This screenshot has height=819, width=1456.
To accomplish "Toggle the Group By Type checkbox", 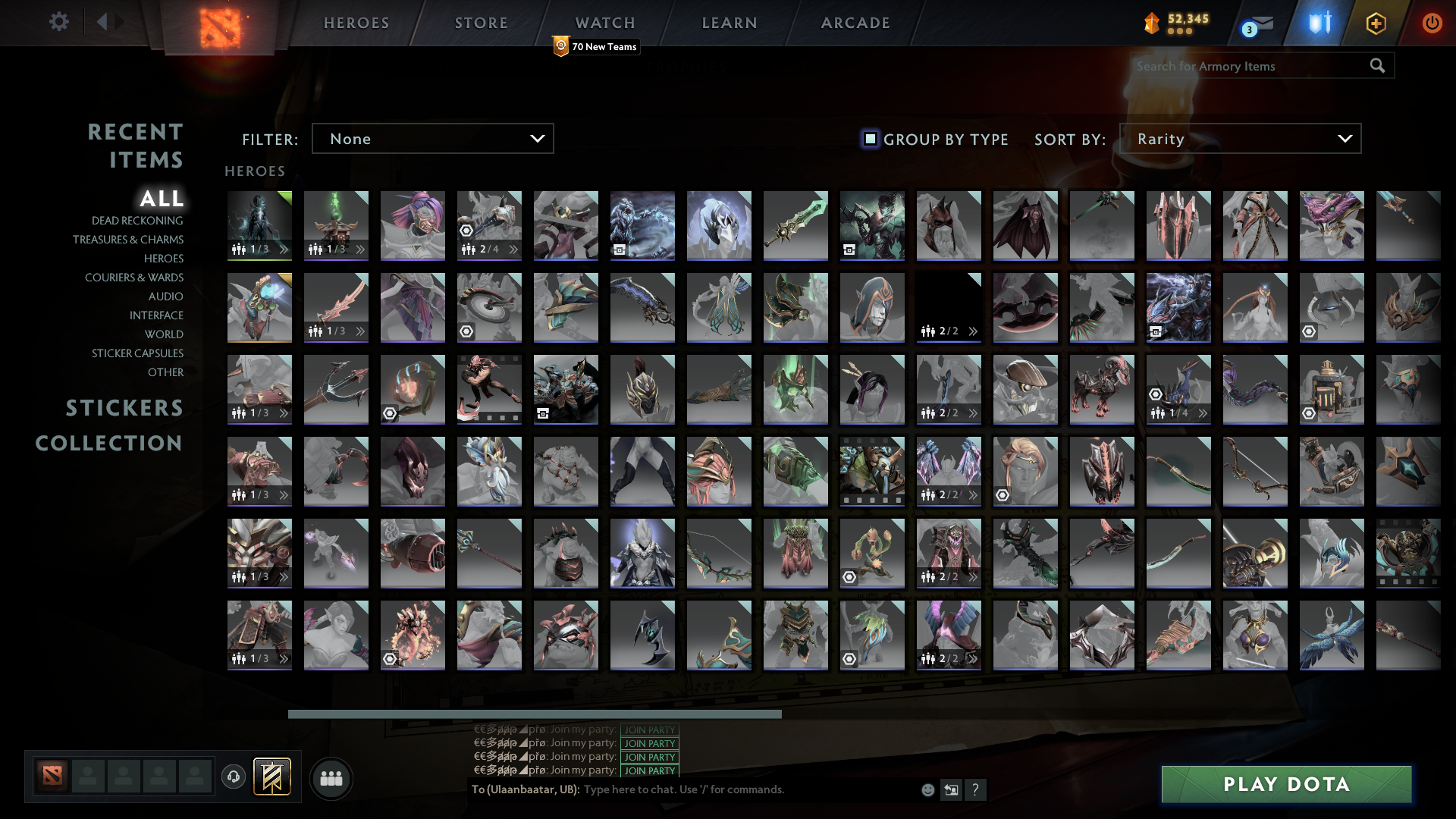I will click(869, 139).
